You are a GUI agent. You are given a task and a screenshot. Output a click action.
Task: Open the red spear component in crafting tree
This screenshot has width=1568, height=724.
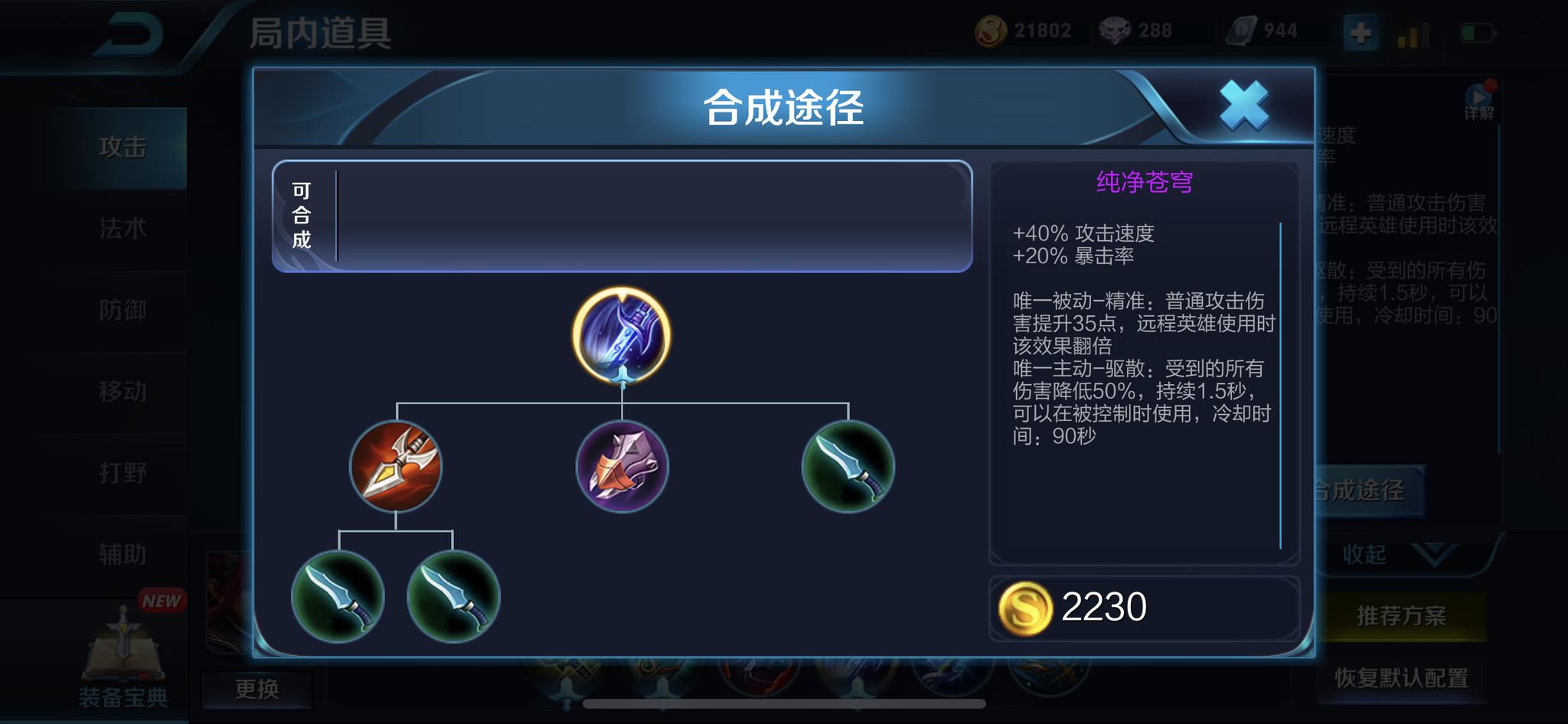(395, 465)
